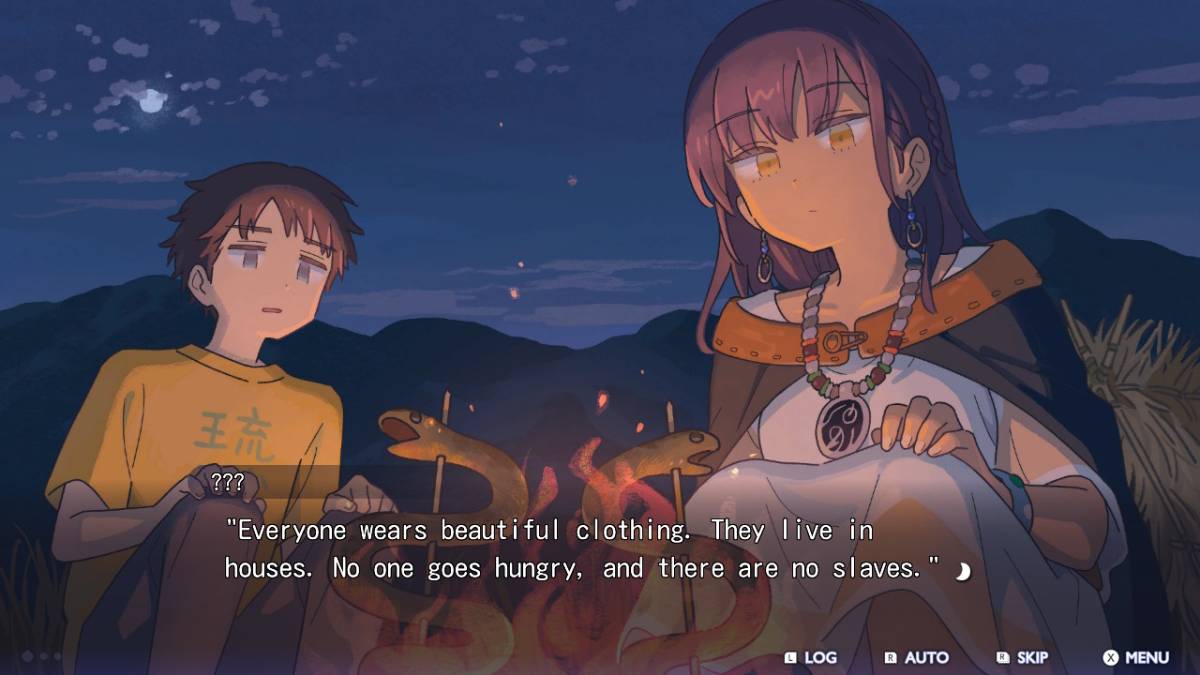
Task: Toggle AUTO text advance
Action: [x=917, y=657]
